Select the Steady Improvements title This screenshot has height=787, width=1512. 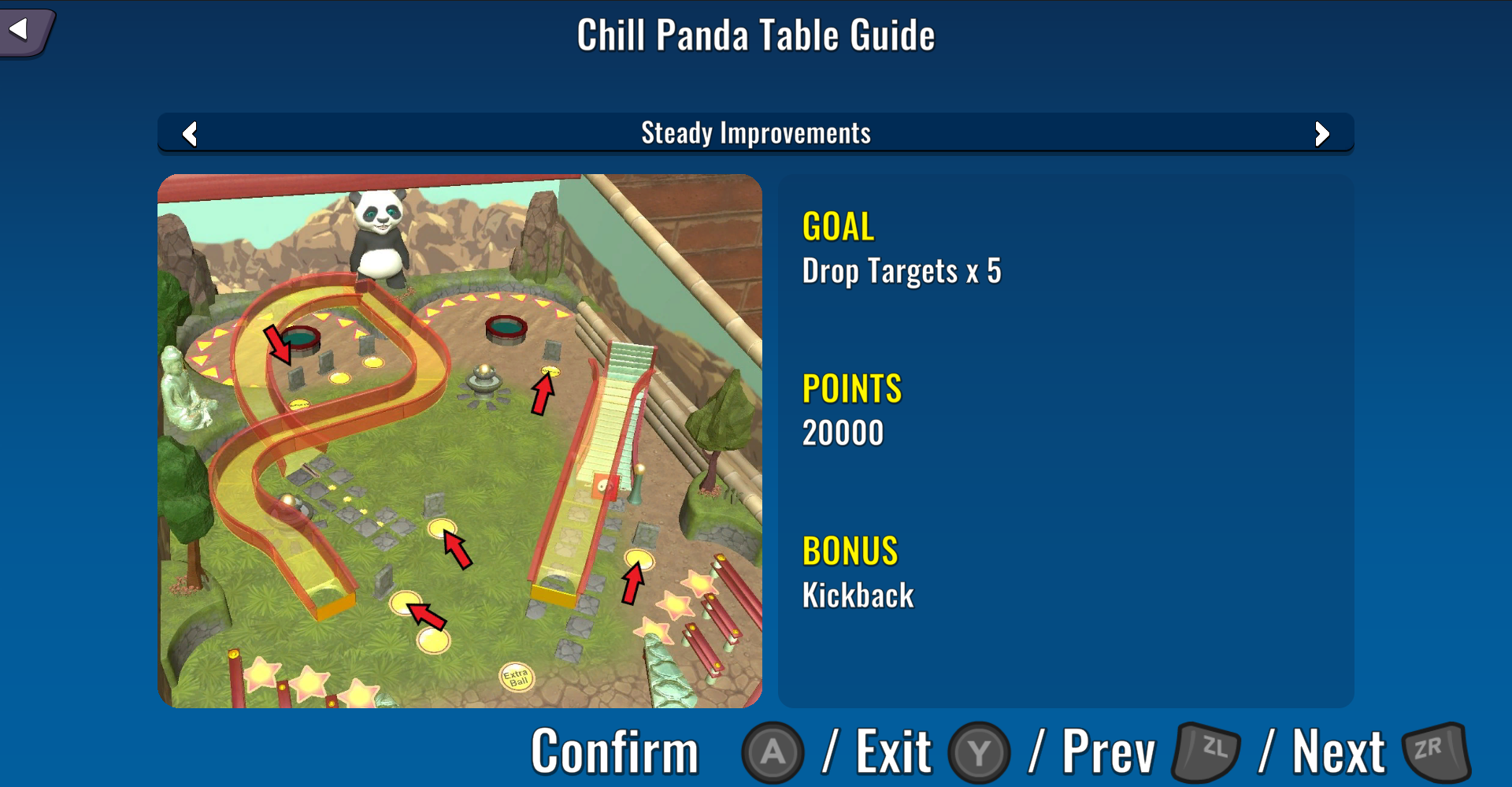click(755, 132)
